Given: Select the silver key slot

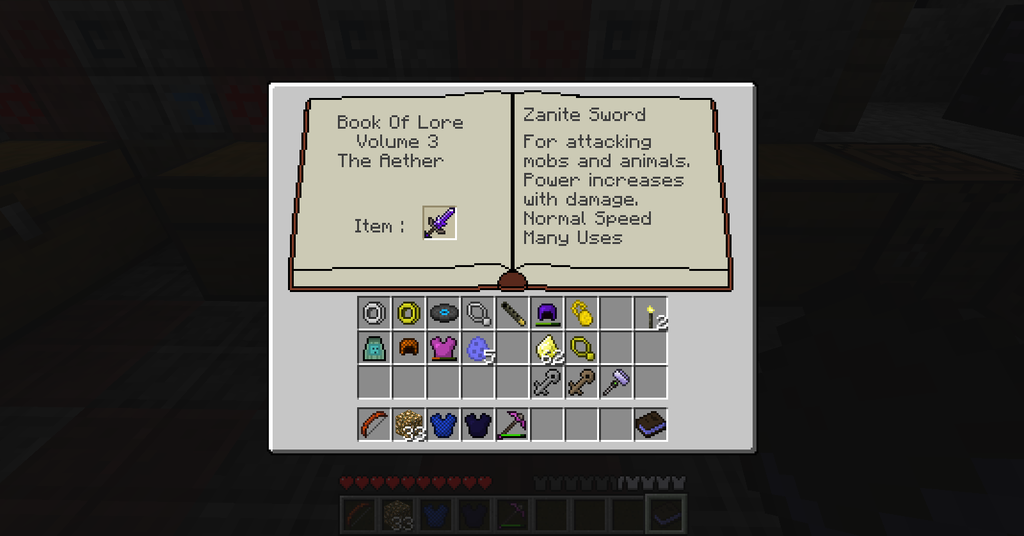Looking at the screenshot, I should (x=546, y=382).
